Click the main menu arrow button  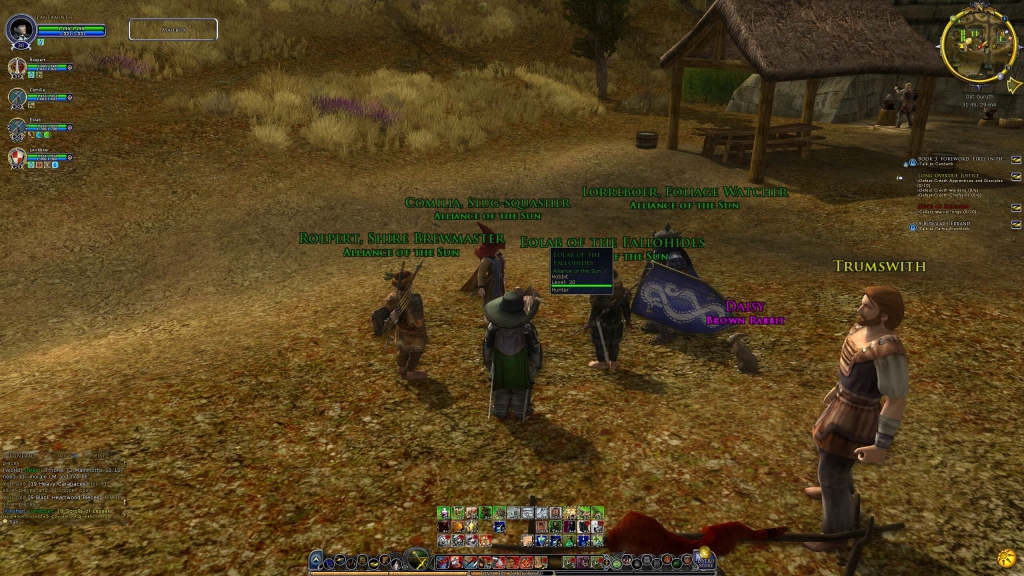[x=317, y=561]
